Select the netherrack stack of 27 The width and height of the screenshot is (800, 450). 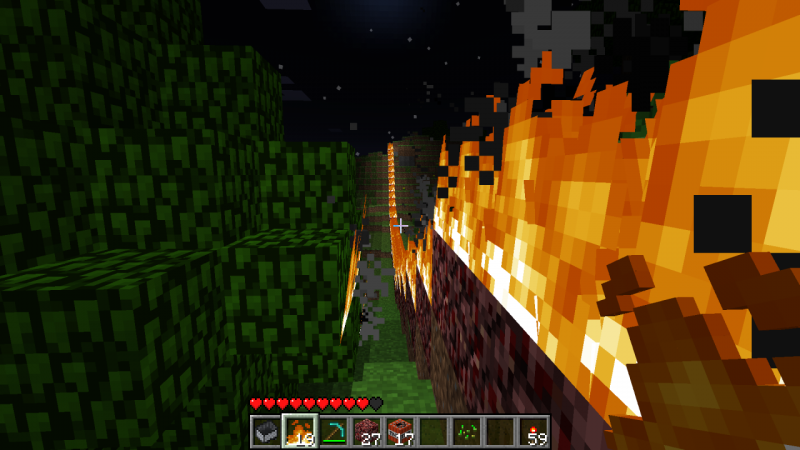click(x=366, y=432)
